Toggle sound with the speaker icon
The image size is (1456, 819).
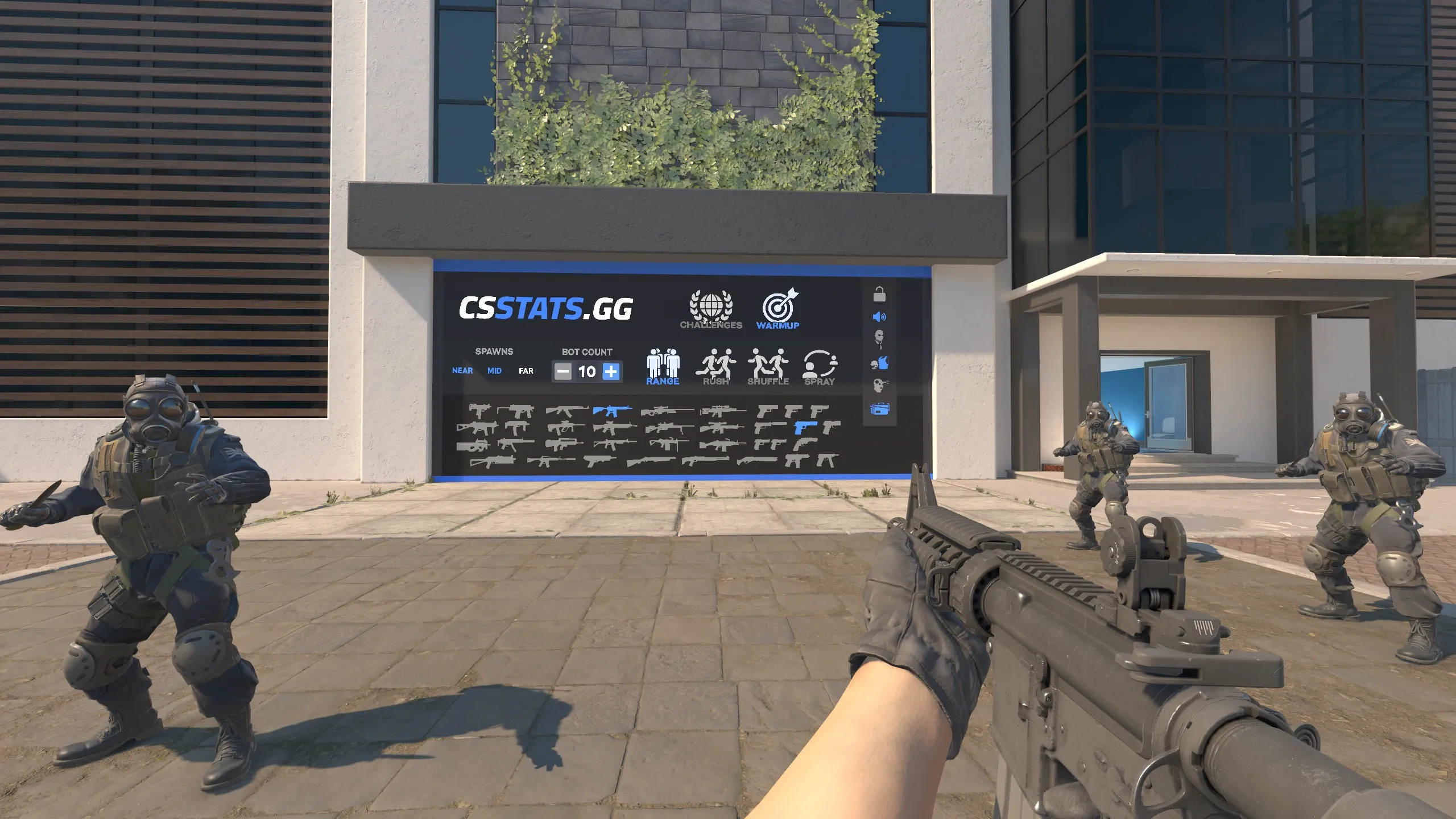(x=880, y=316)
